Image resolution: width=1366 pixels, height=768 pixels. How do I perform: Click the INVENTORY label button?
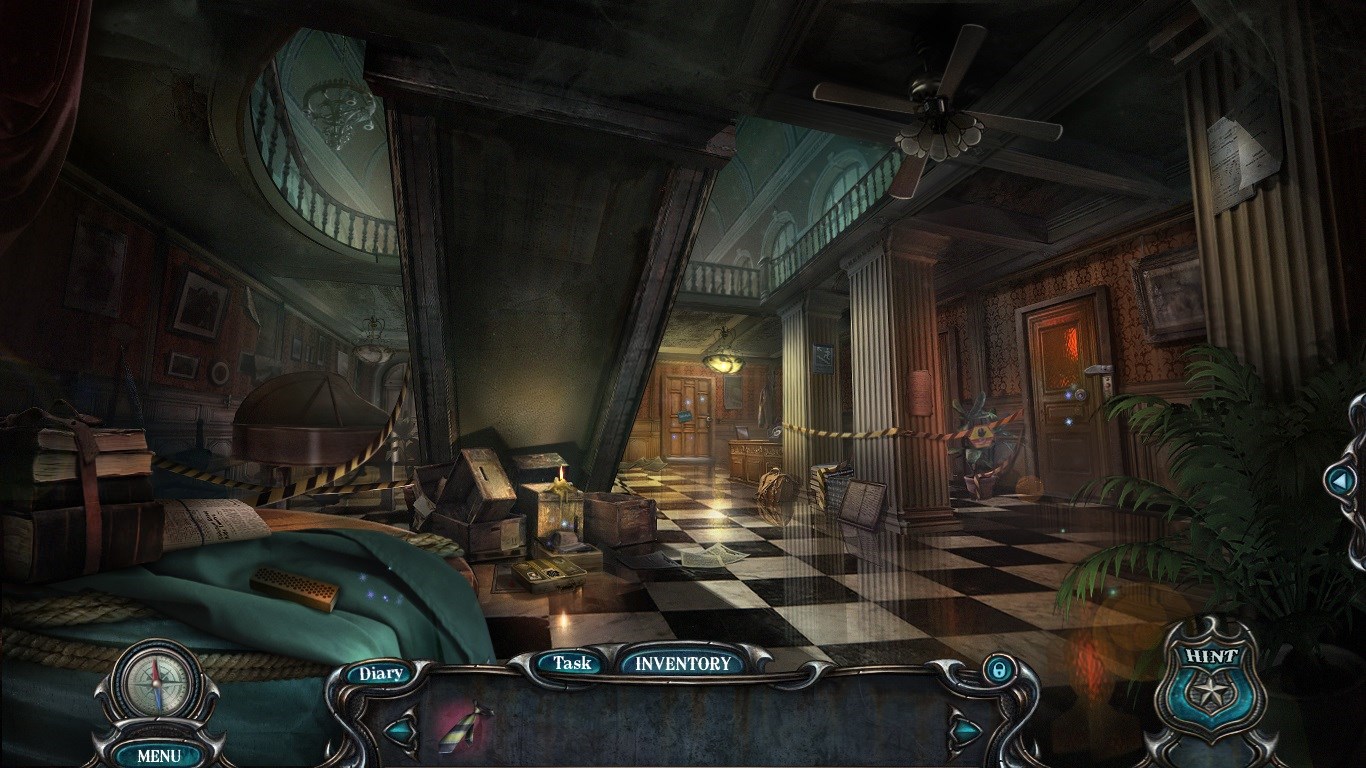coord(684,662)
